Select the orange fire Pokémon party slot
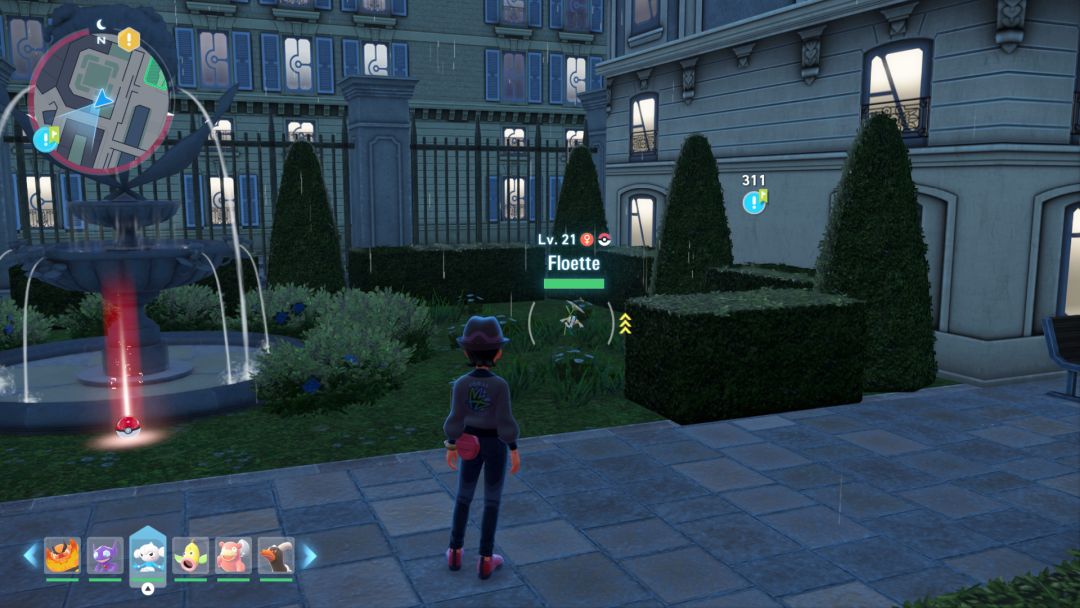This screenshot has height=608, width=1080. point(62,556)
